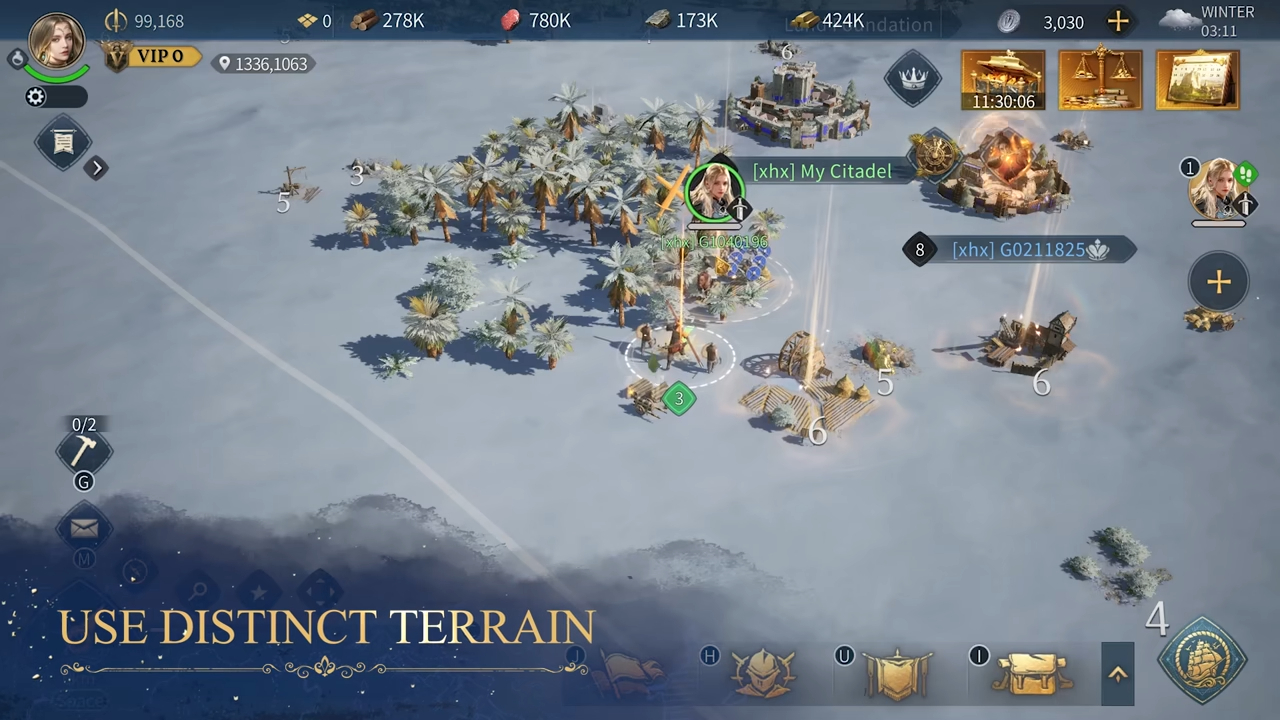Open the shield banner alliance menu
Viewport: 1280px width, 720px height.
[896, 674]
